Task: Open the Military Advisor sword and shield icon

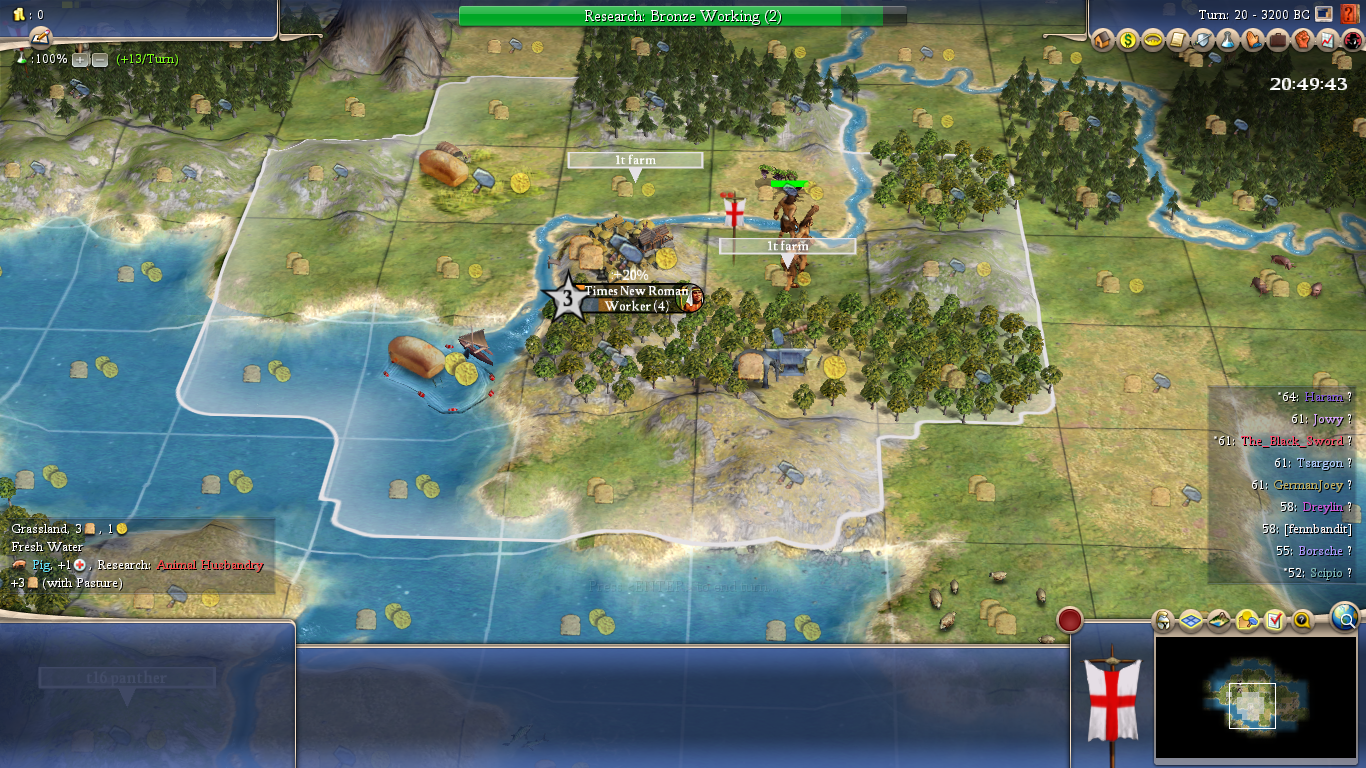Action: (1203, 40)
